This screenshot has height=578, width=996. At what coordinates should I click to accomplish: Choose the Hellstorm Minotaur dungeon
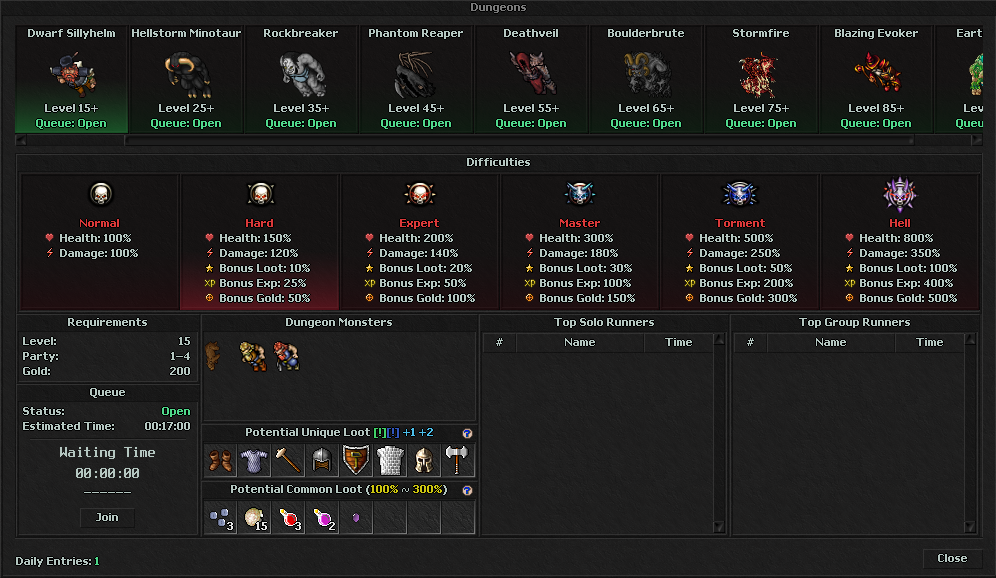click(x=186, y=79)
